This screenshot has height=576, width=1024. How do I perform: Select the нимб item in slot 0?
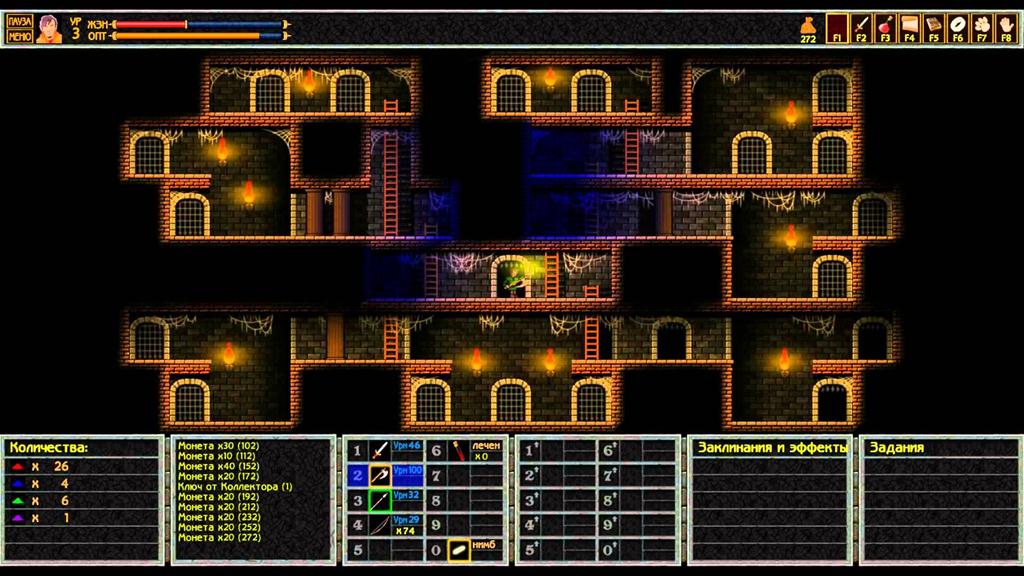click(458, 549)
